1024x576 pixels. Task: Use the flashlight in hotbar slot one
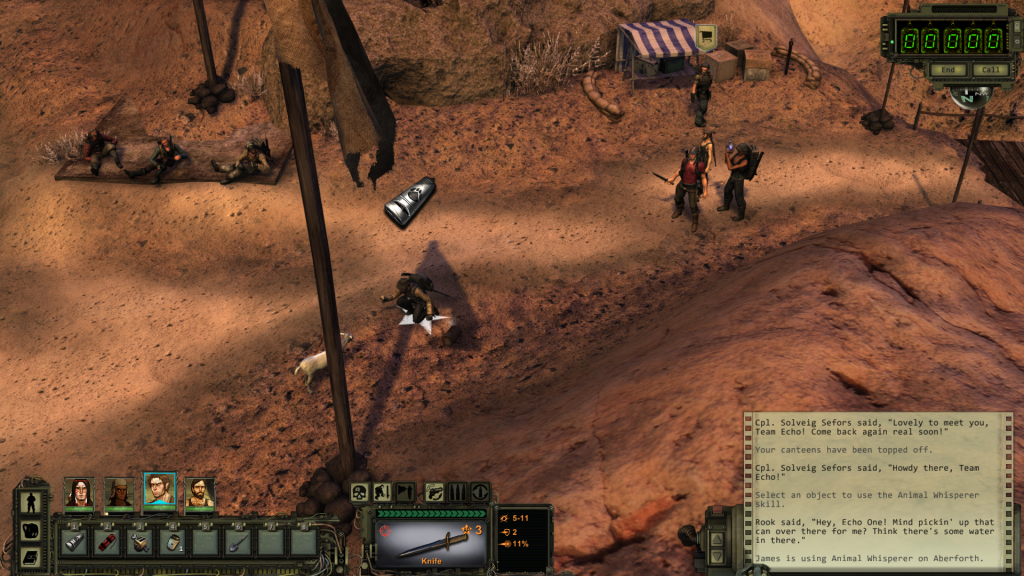pyautogui.click(x=74, y=543)
